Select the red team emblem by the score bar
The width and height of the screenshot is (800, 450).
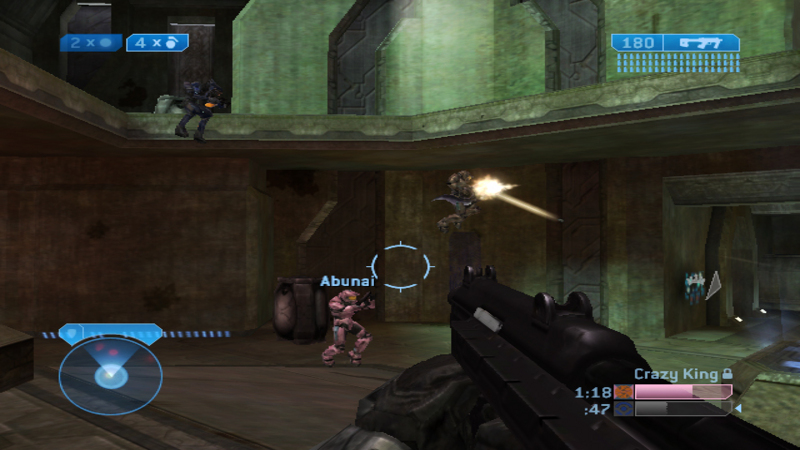624,392
